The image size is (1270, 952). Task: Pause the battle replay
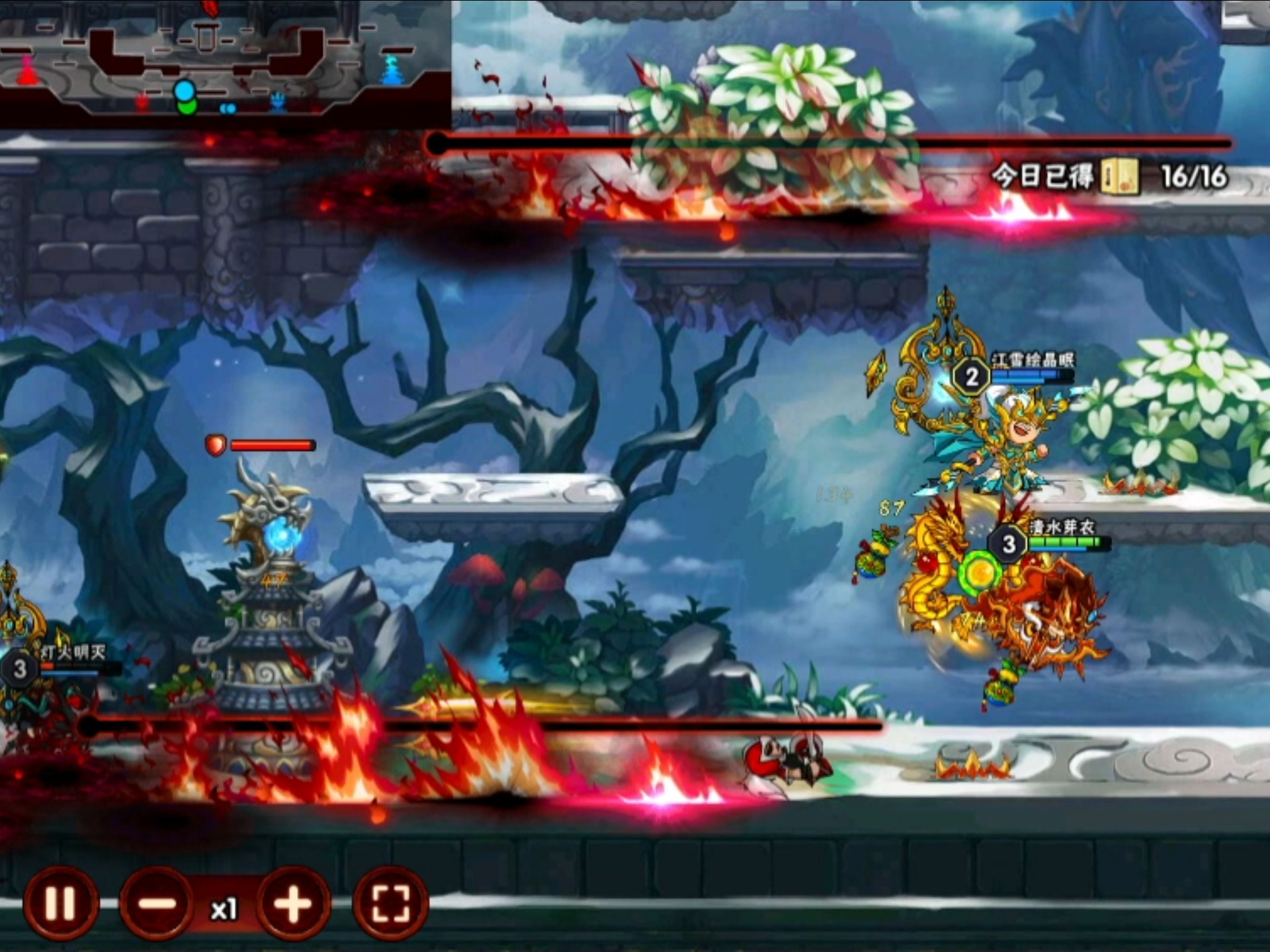(60, 903)
